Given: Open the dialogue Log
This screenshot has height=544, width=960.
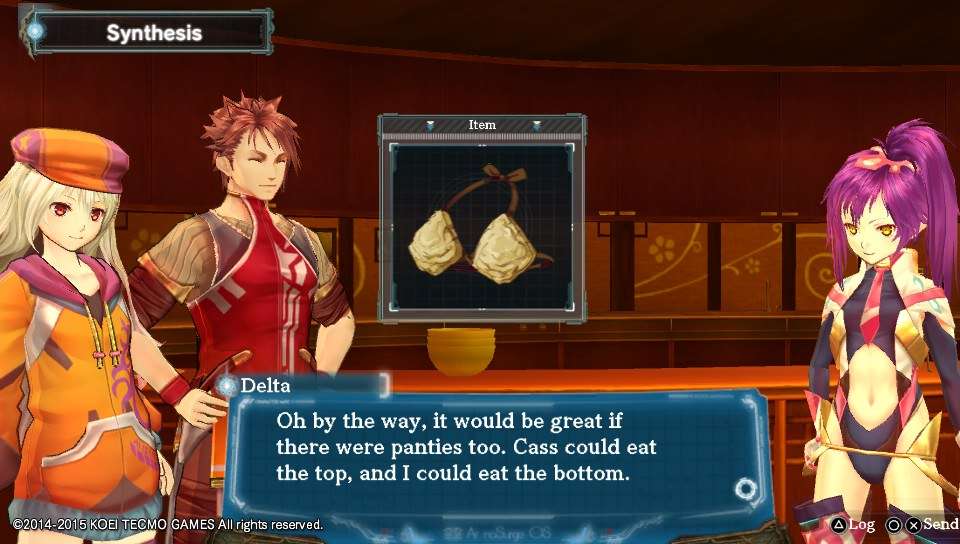Looking at the screenshot, I should (852, 524).
